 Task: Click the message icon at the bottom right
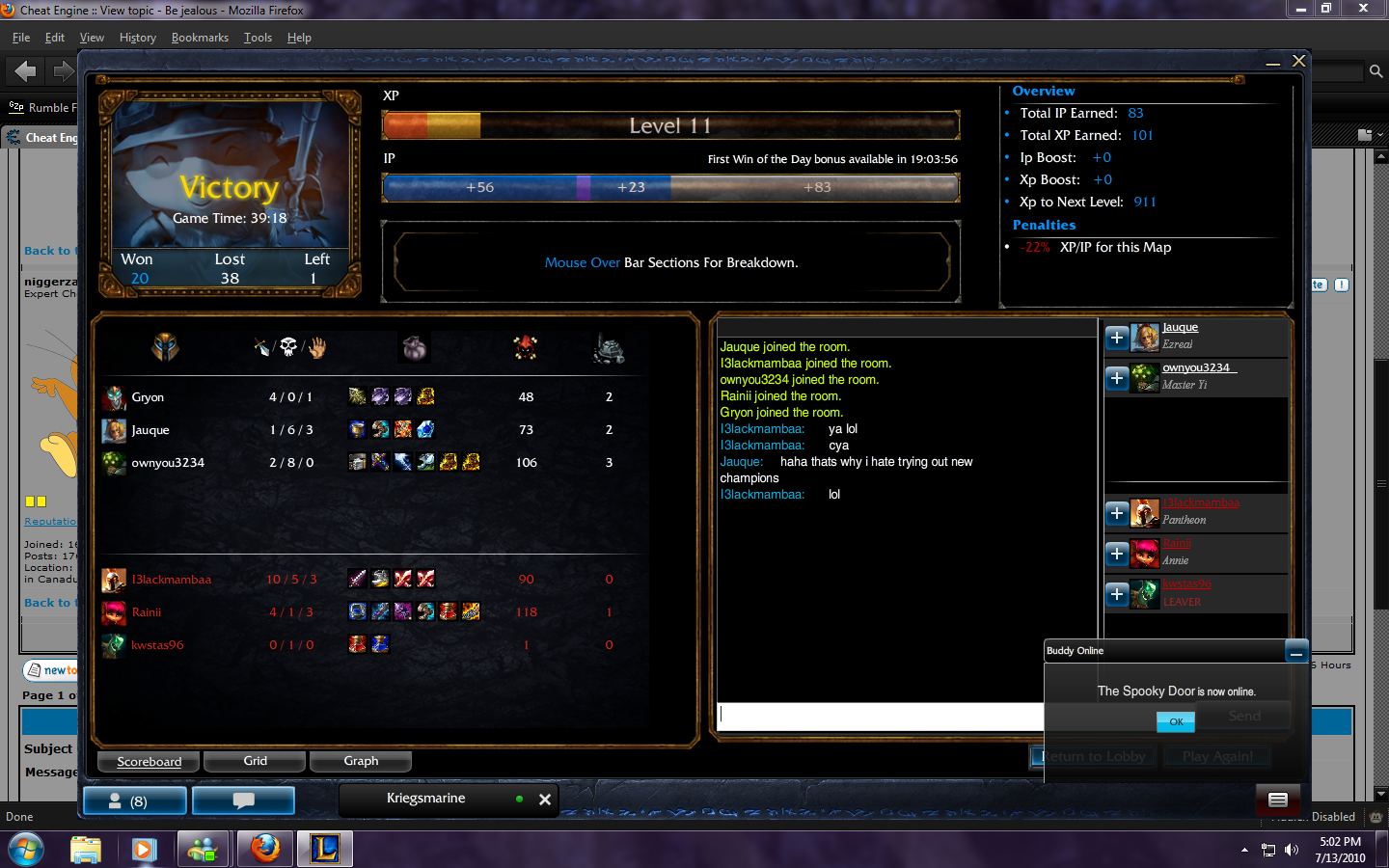coord(1278,800)
